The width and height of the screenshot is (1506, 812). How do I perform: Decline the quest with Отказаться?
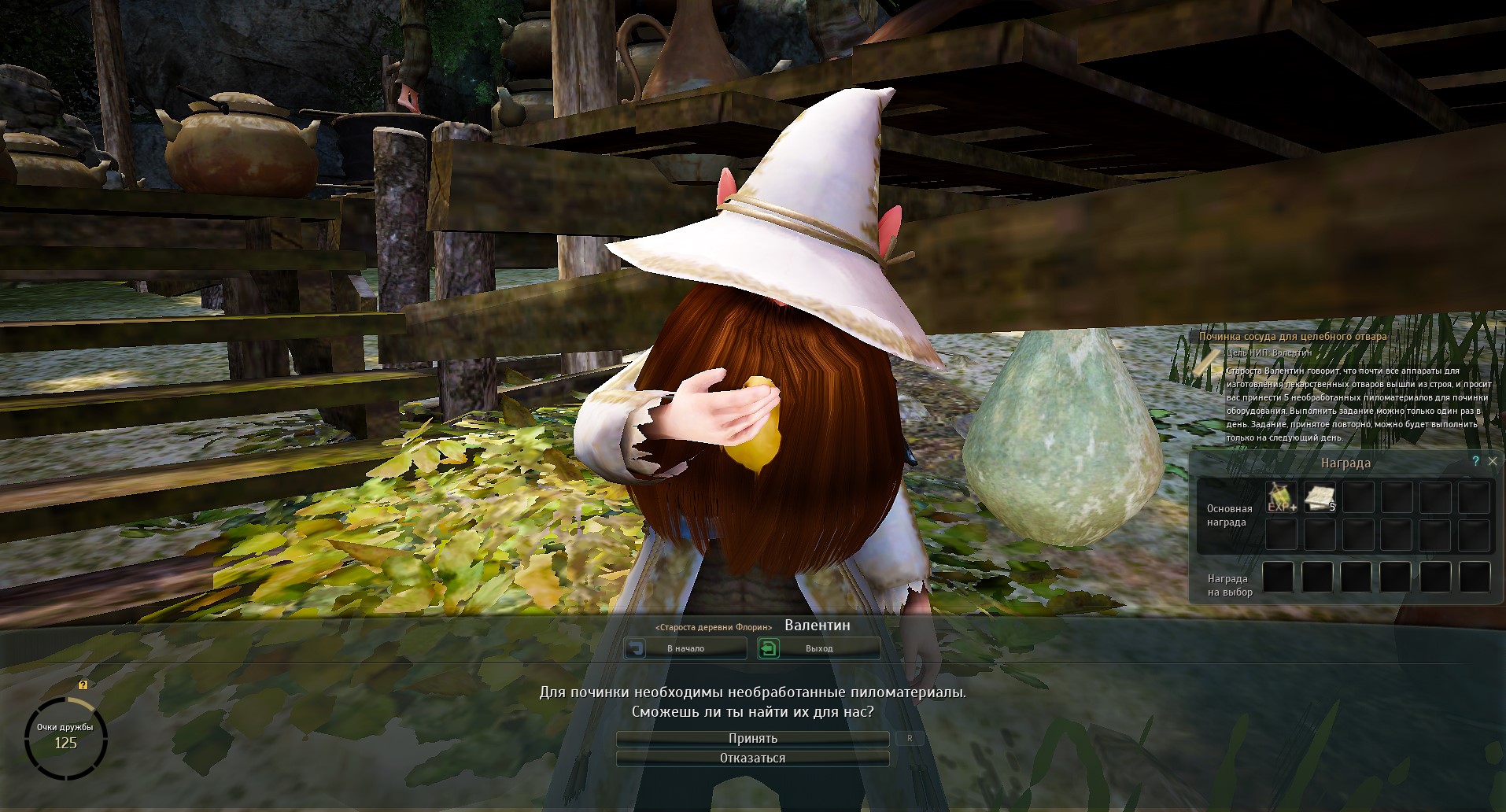[752, 758]
